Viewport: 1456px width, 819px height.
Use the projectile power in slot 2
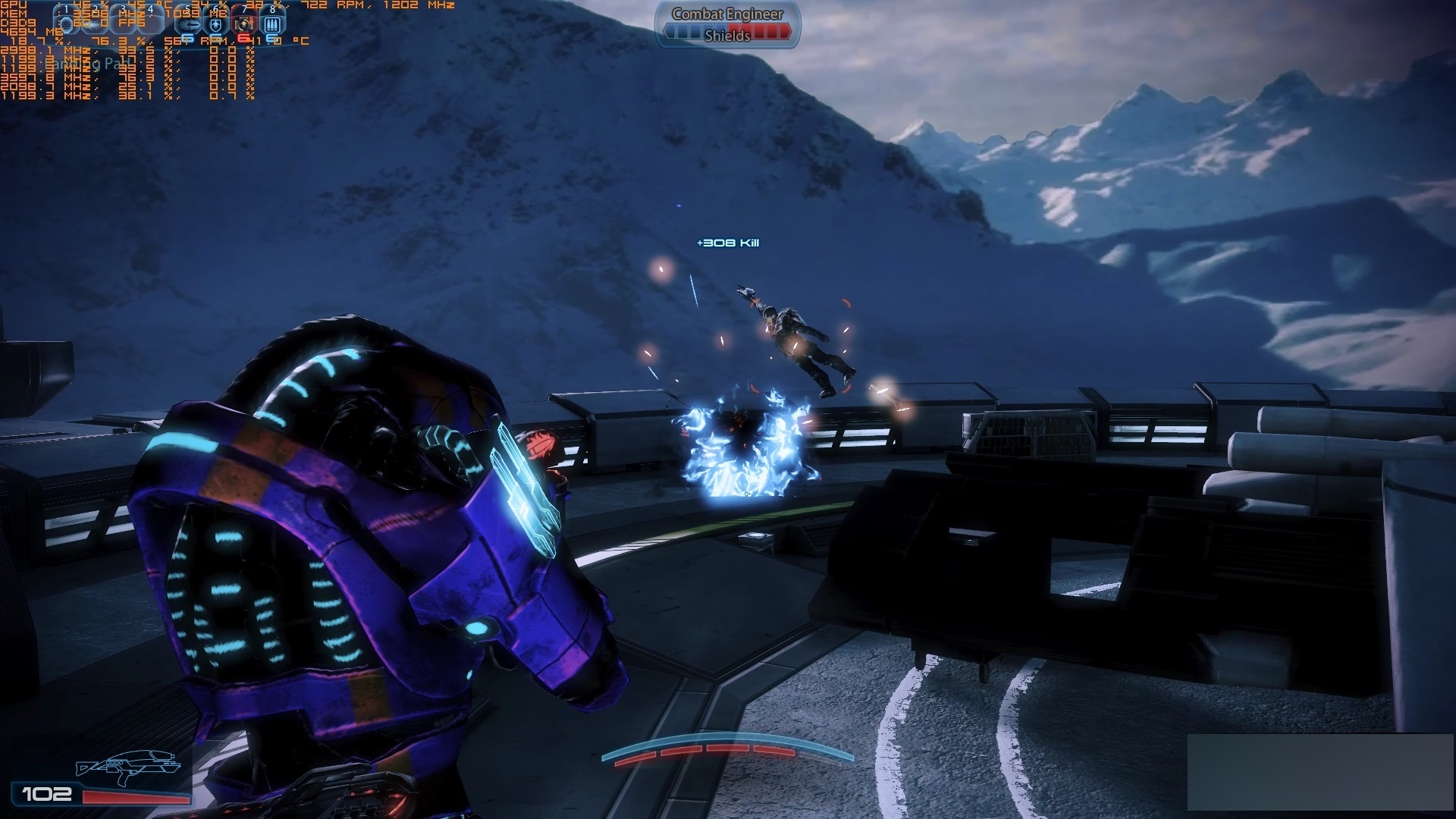pos(95,24)
